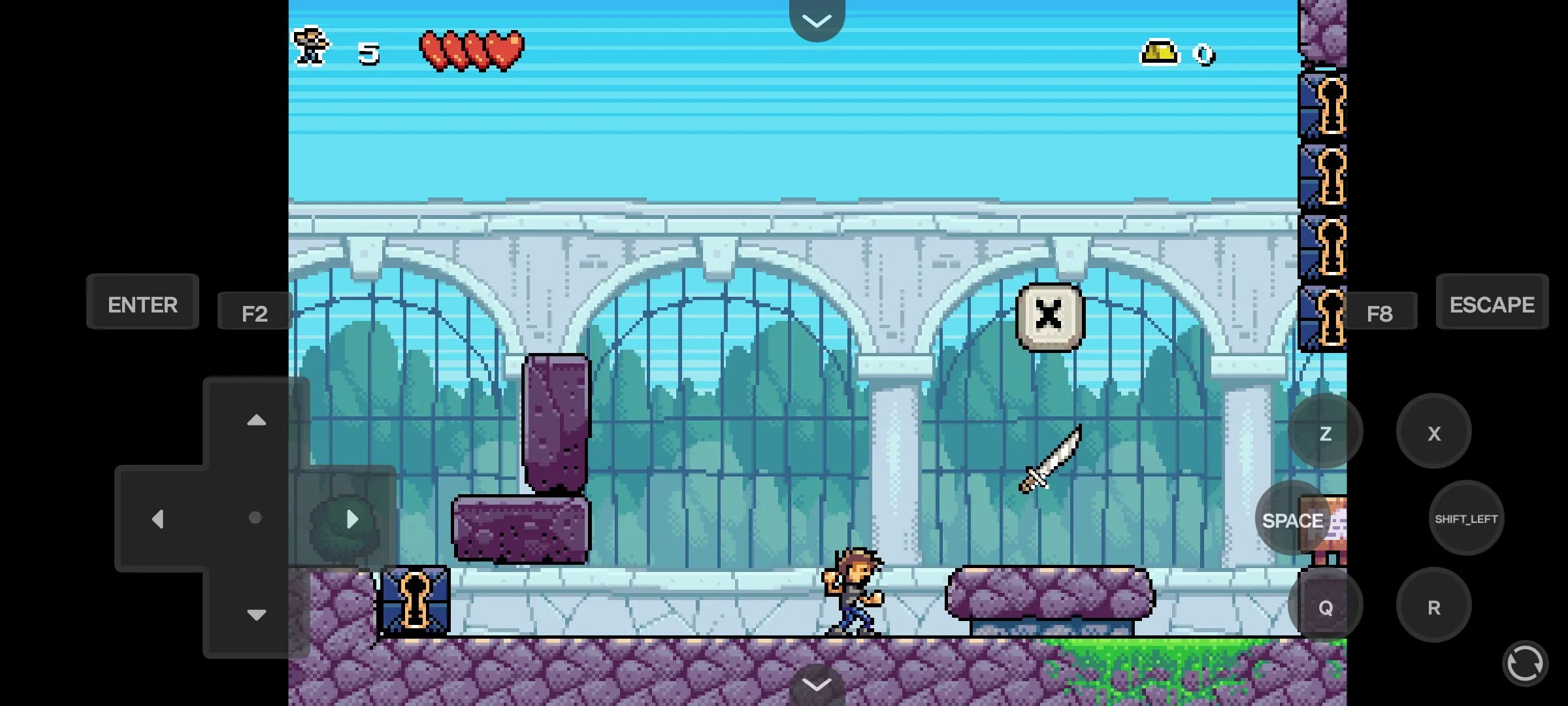Expand the bottom chevron handle
Viewport: 1568px width, 706px height.
click(817, 685)
